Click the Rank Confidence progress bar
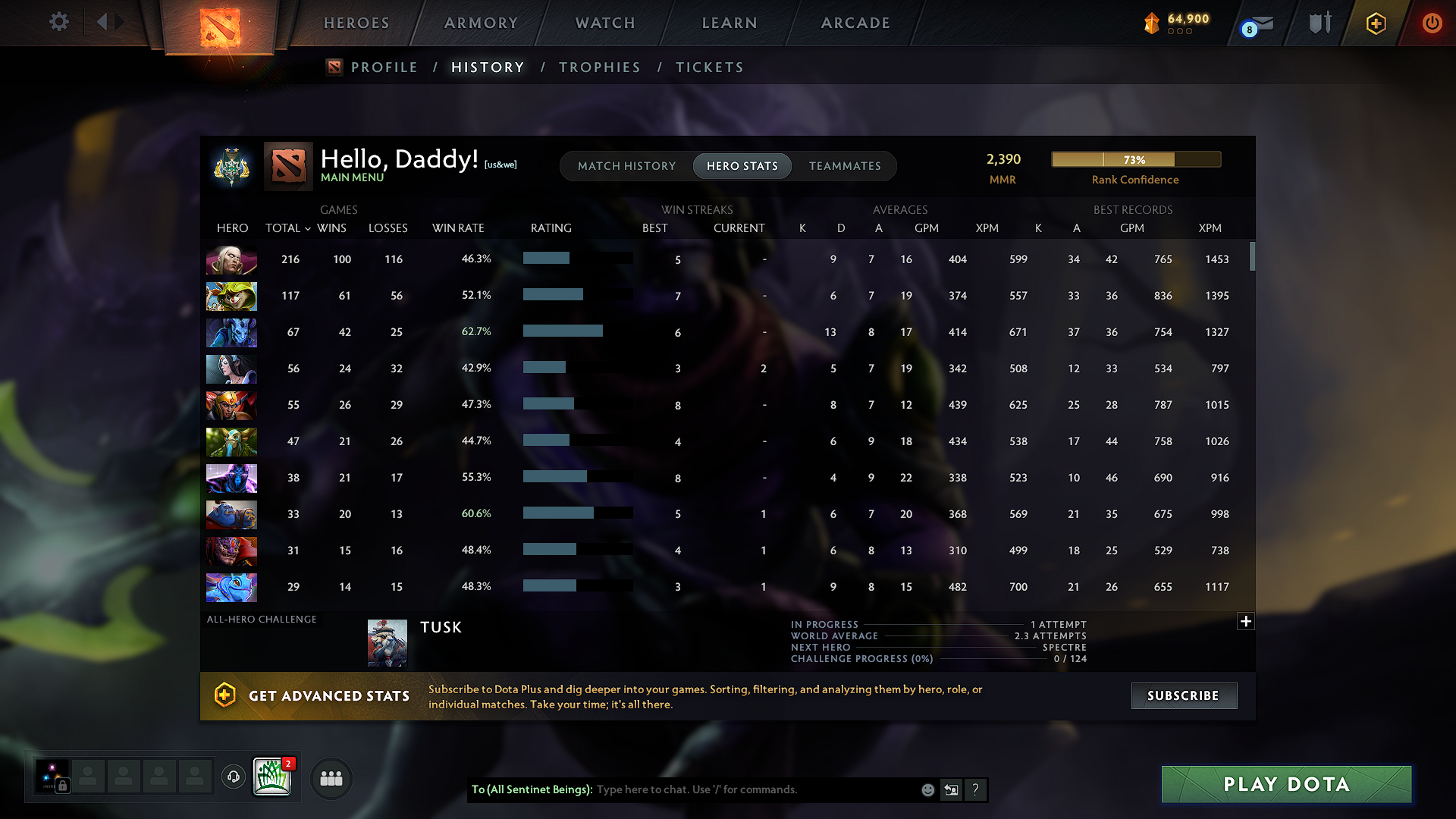 (x=1135, y=159)
